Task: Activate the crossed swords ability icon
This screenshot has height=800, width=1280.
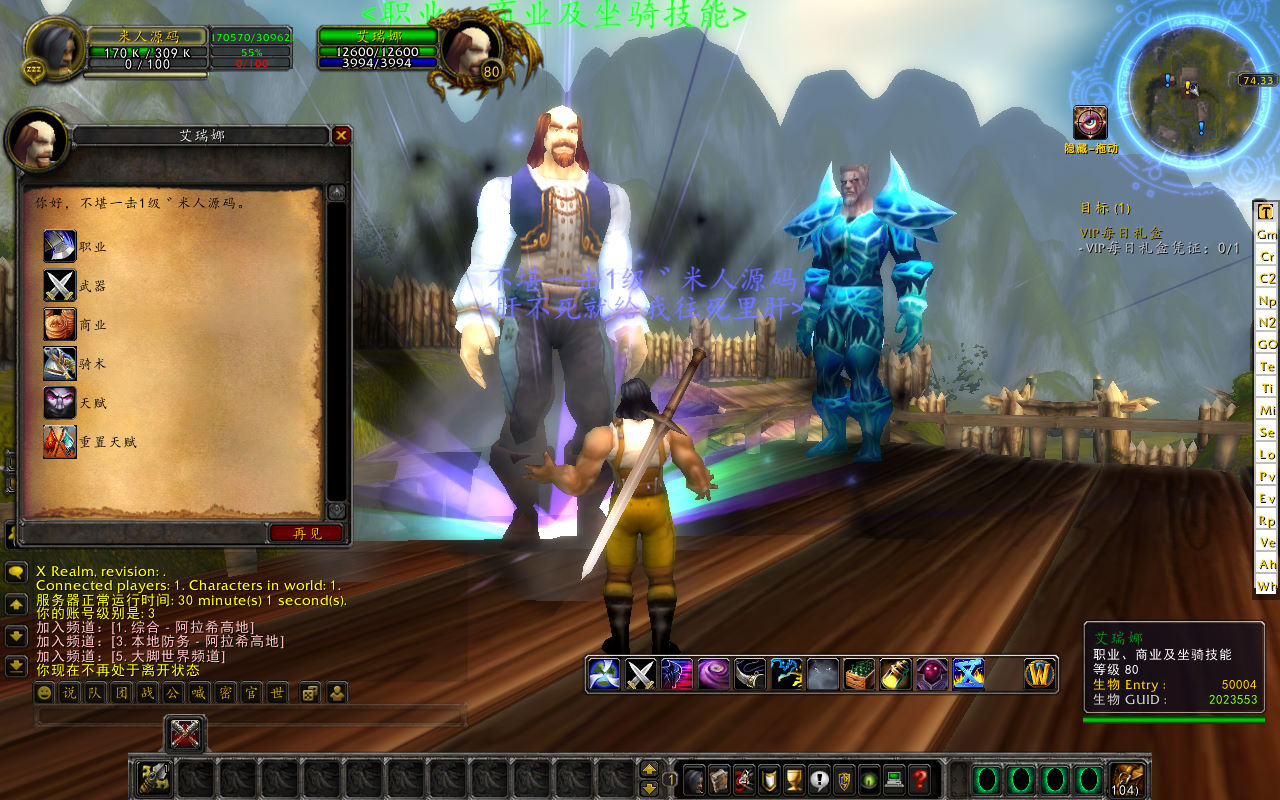Action: [640, 674]
